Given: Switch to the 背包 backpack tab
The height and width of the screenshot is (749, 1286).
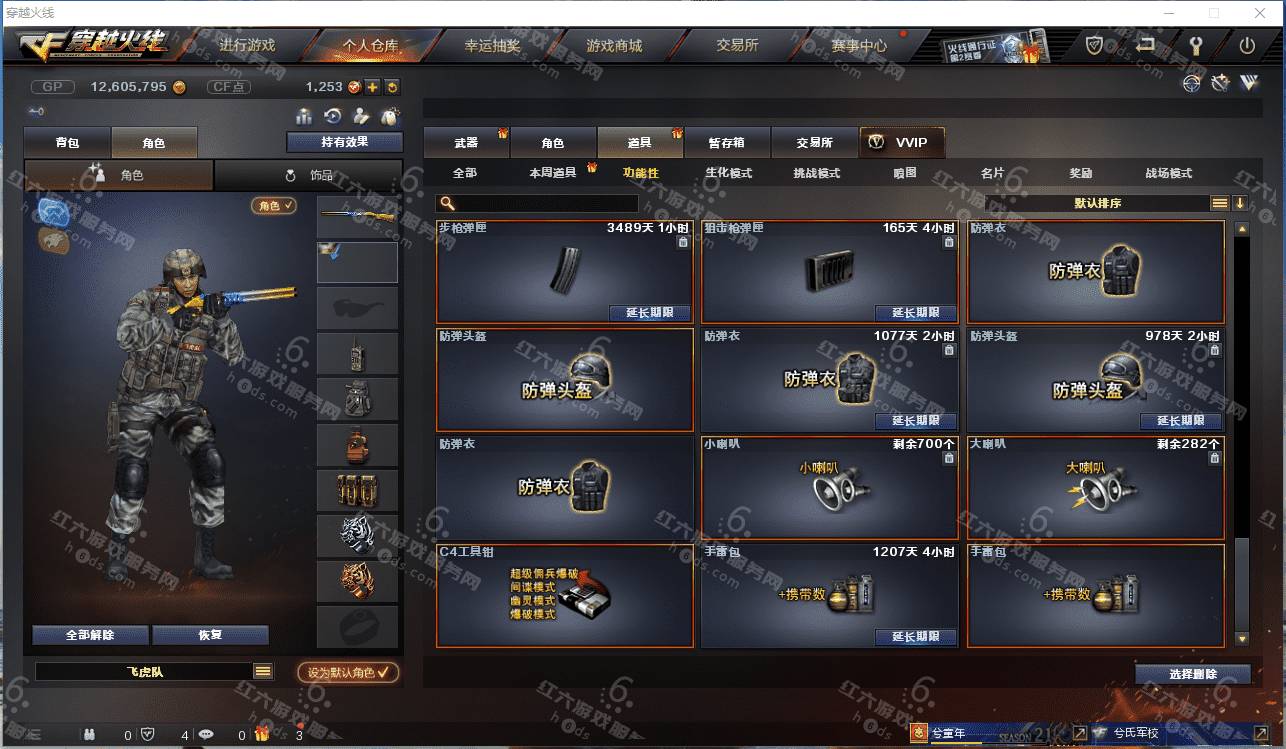Looking at the screenshot, I should (x=68, y=143).
